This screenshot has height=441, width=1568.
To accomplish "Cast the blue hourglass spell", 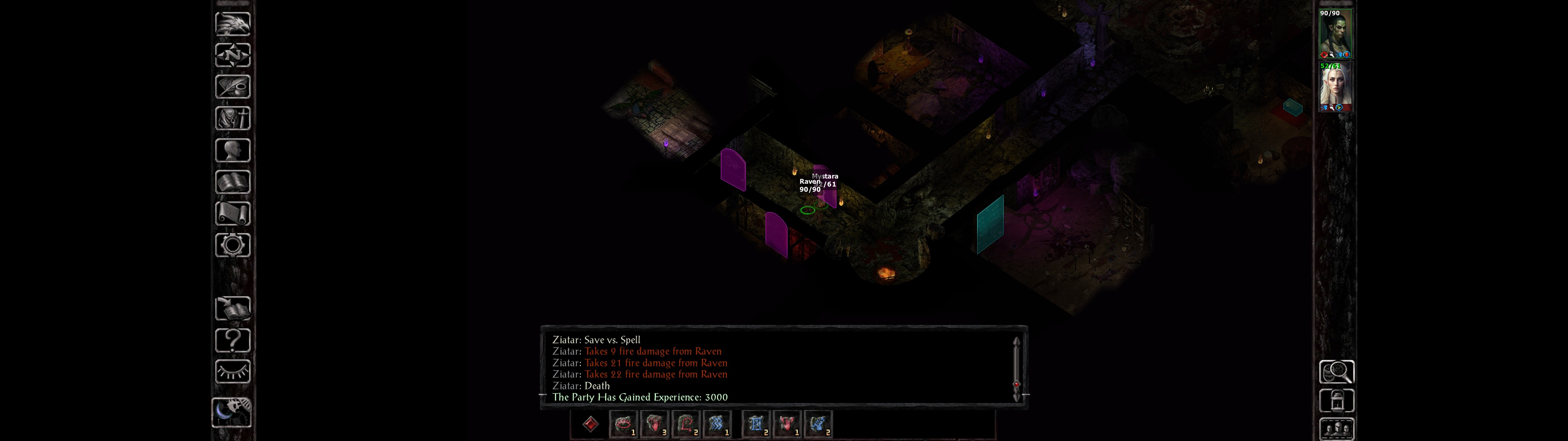I will pyautogui.click(x=756, y=424).
